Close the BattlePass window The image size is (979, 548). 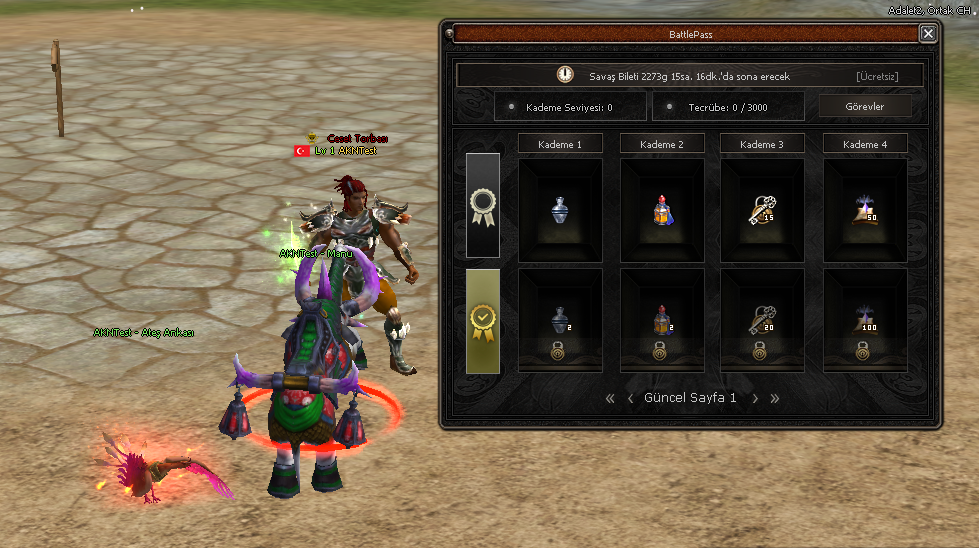[x=928, y=34]
